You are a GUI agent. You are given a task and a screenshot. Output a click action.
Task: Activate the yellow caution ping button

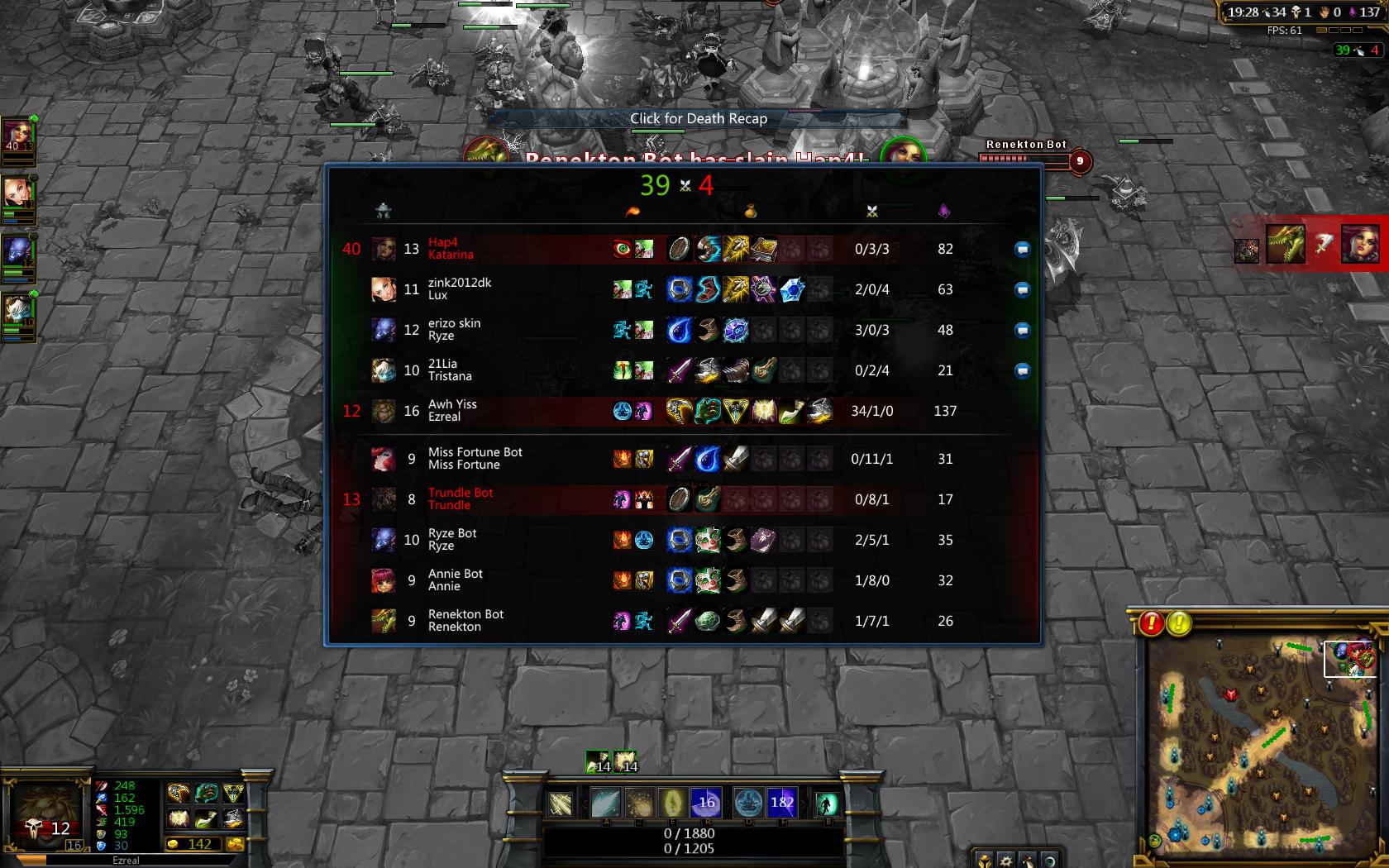point(1179,622)
